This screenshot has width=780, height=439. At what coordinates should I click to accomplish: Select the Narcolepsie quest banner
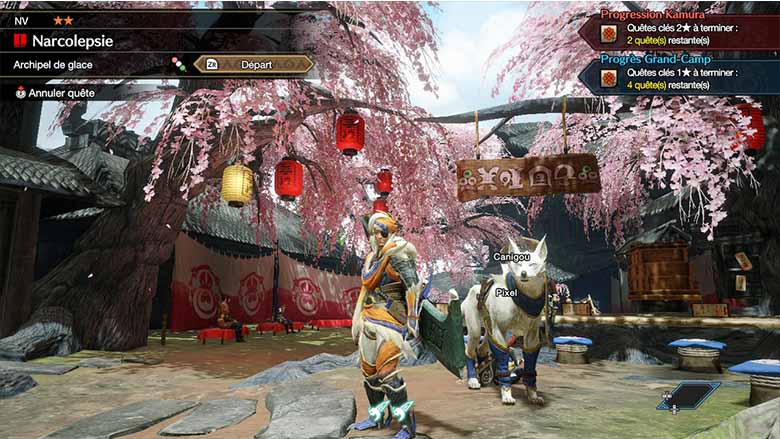(72, 41)
